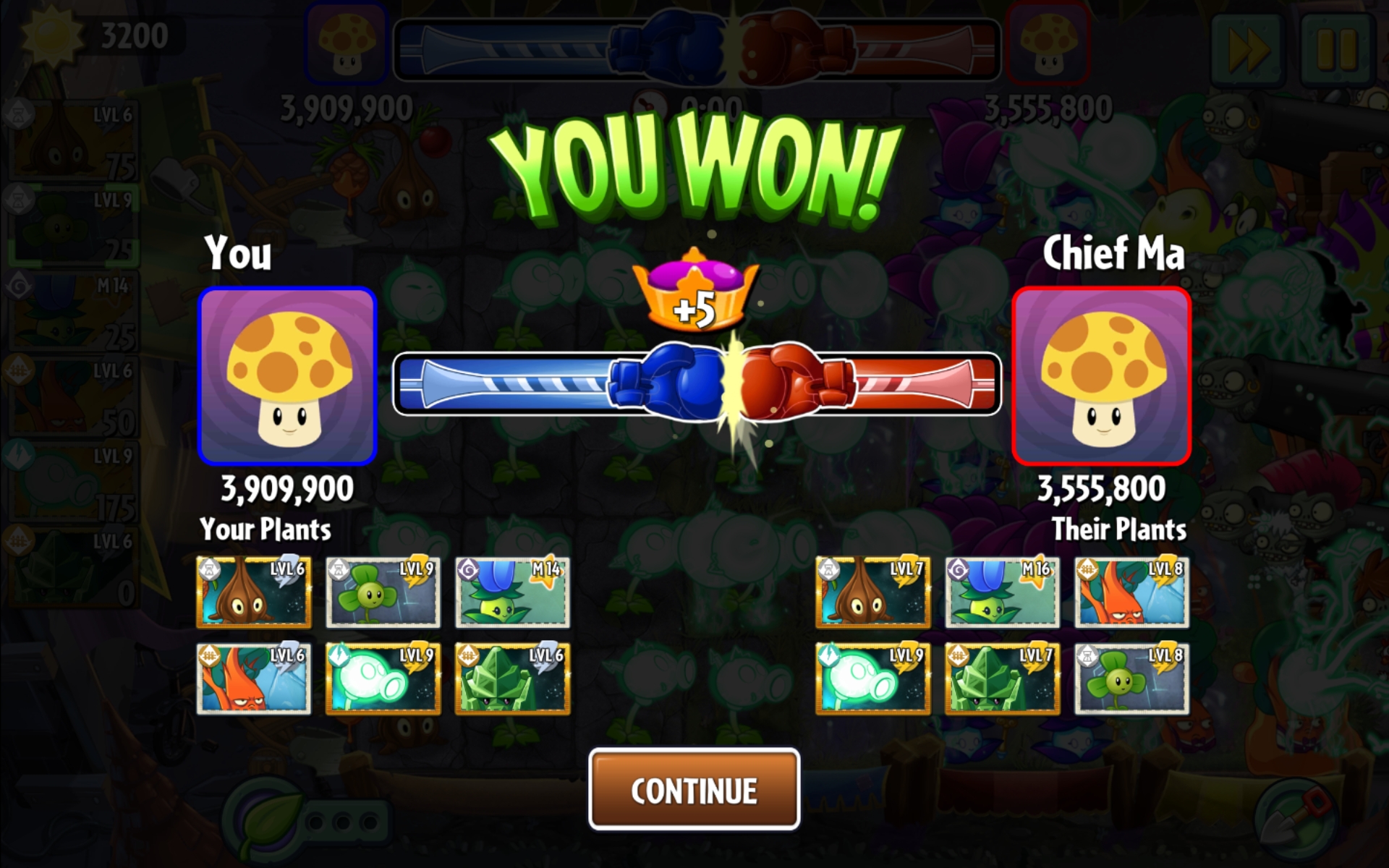Inspect opponent's M16 blue flower card
This screenshot has height=868, width=1389.
(x=1002, y=592)
